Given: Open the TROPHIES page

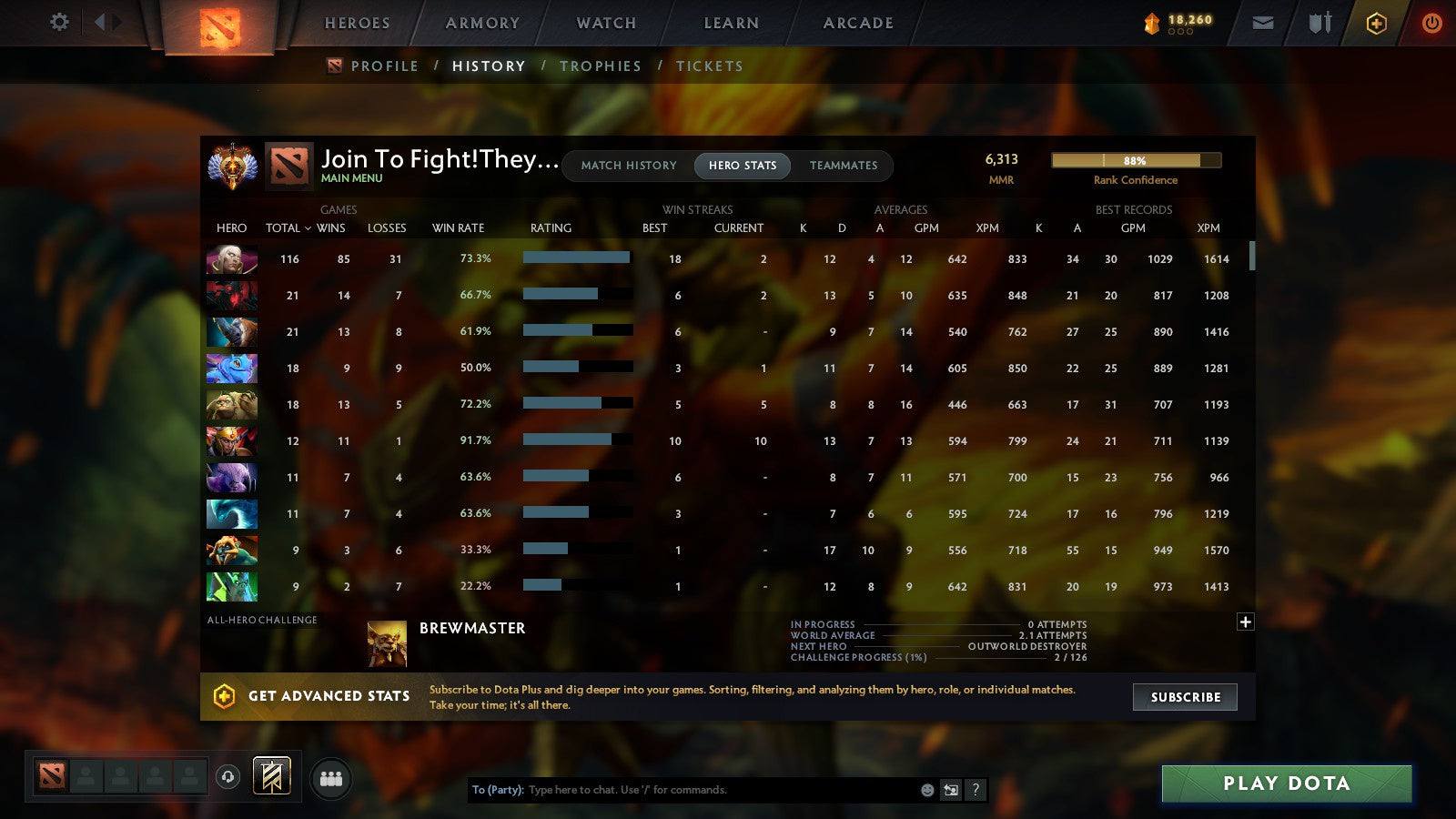Looking at the screenshot, I should tap(601, 66).
